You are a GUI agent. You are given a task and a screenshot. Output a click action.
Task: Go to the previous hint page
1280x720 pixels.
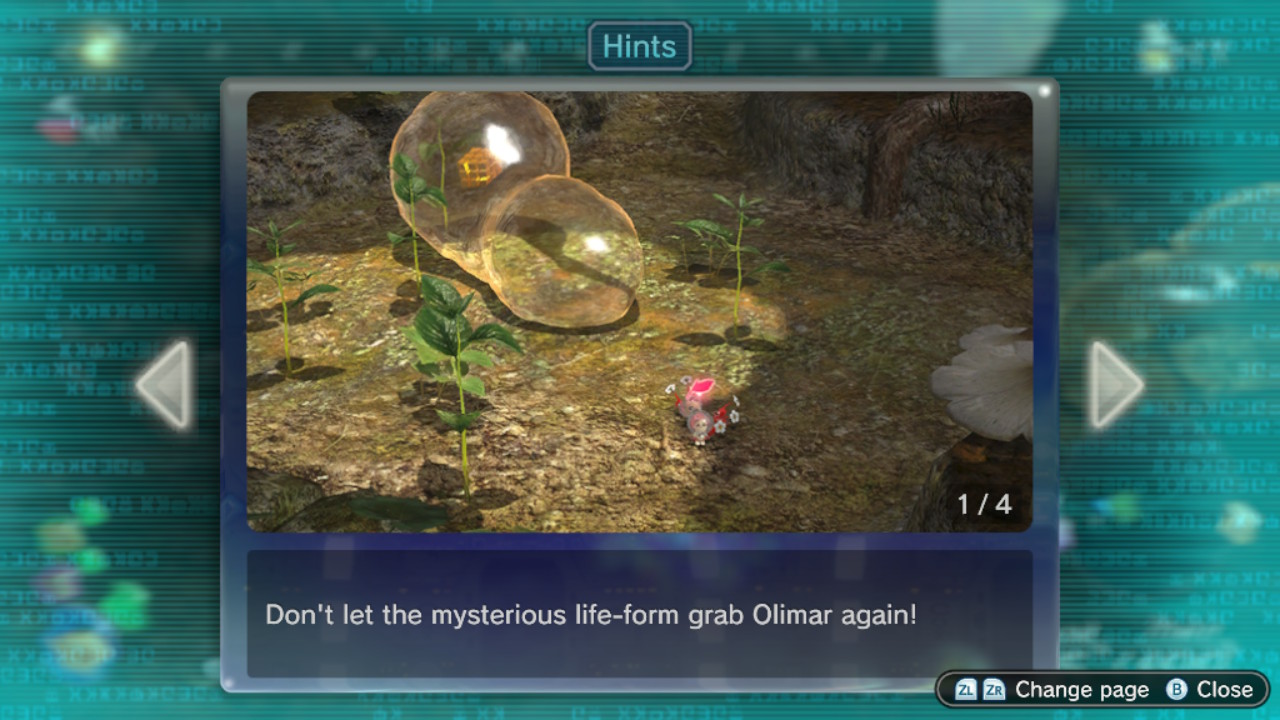tap(165, 385)
